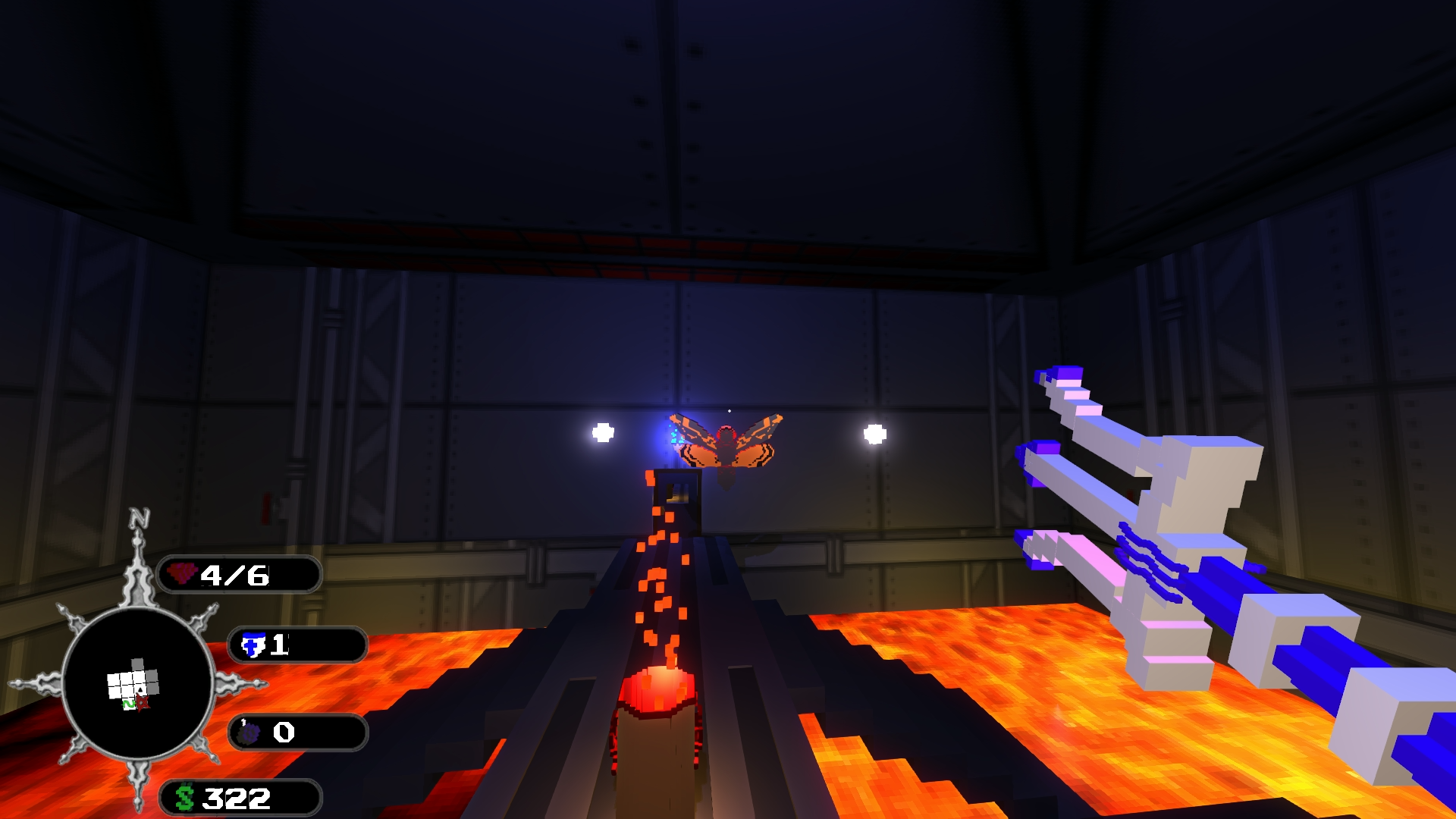The width and height of the screenshot is (1456, 819).
Task: Select the green squiggle marker on the minimap
Action: click(129, 704)
